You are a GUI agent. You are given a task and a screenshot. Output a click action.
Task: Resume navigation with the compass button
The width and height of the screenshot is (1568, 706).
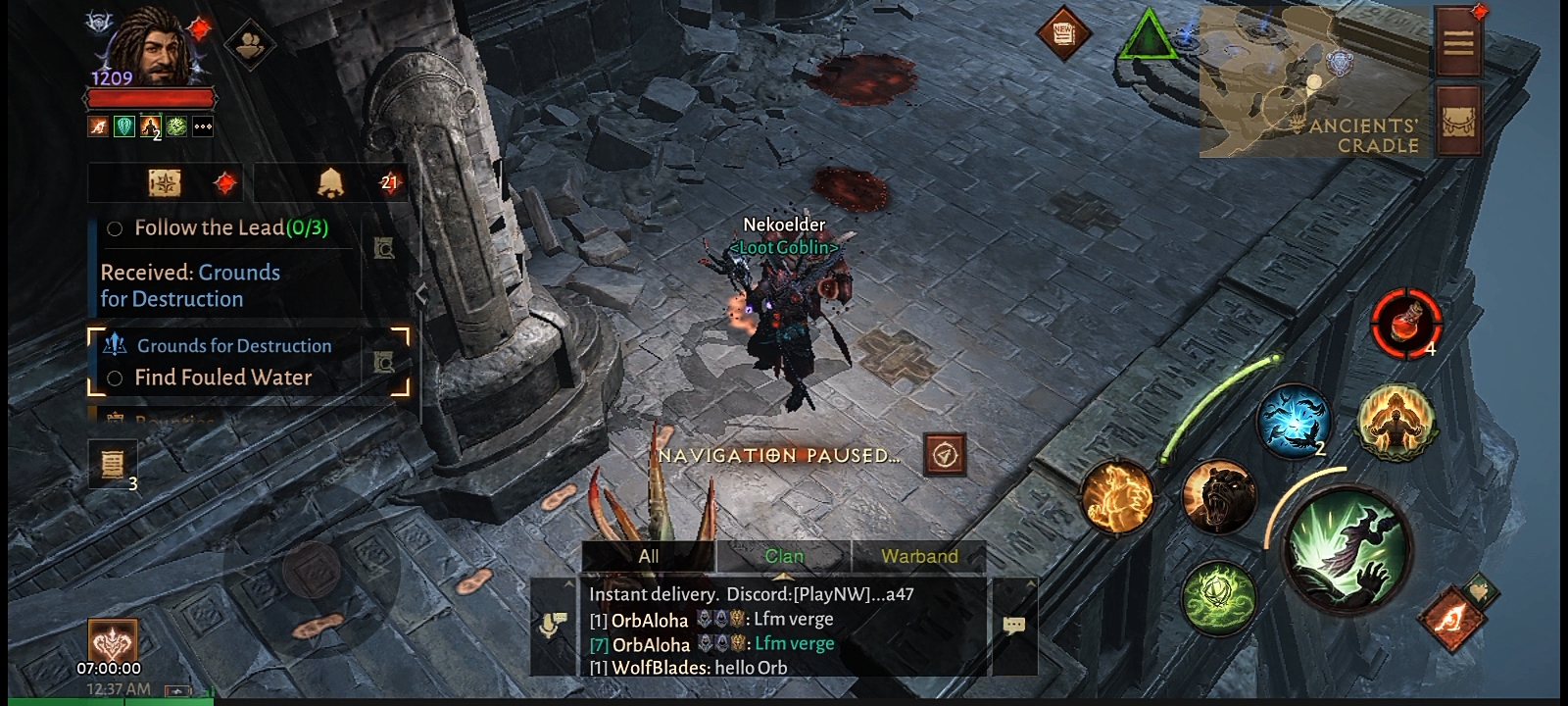tap(945, 455)
